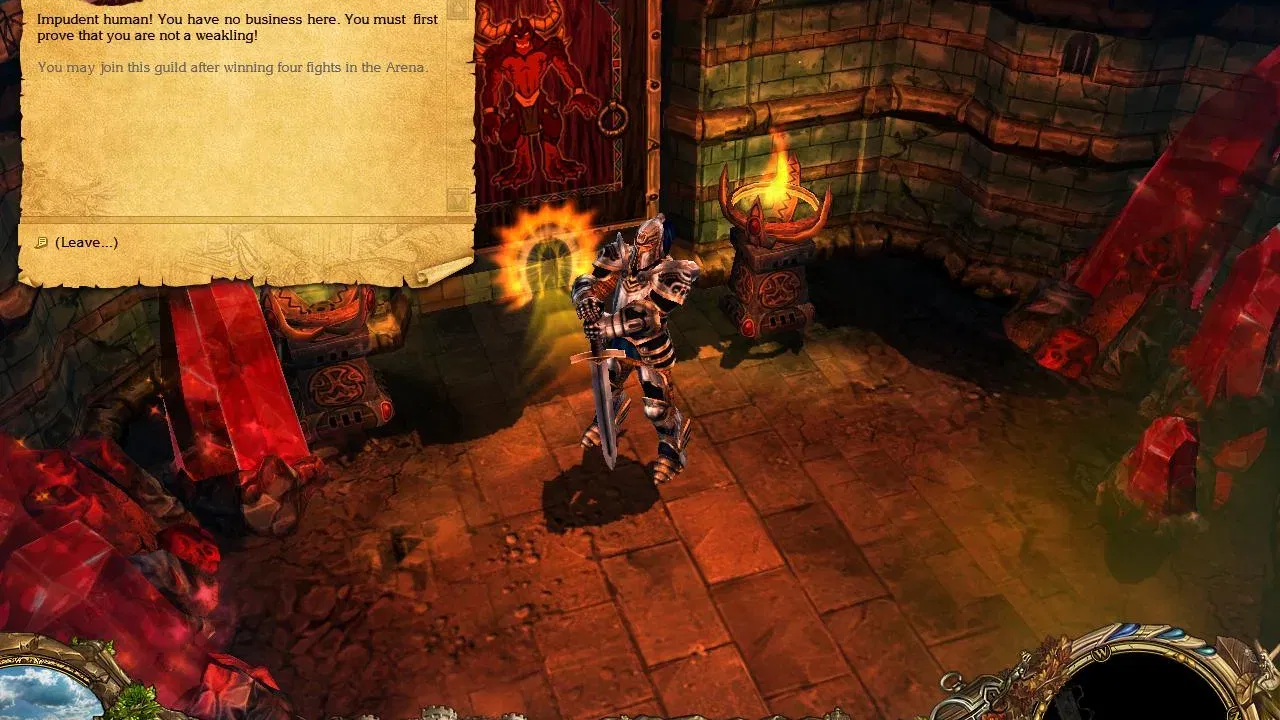Click the speech bubble icon beside Leave
1280x720 pixels.
(41, 242)
